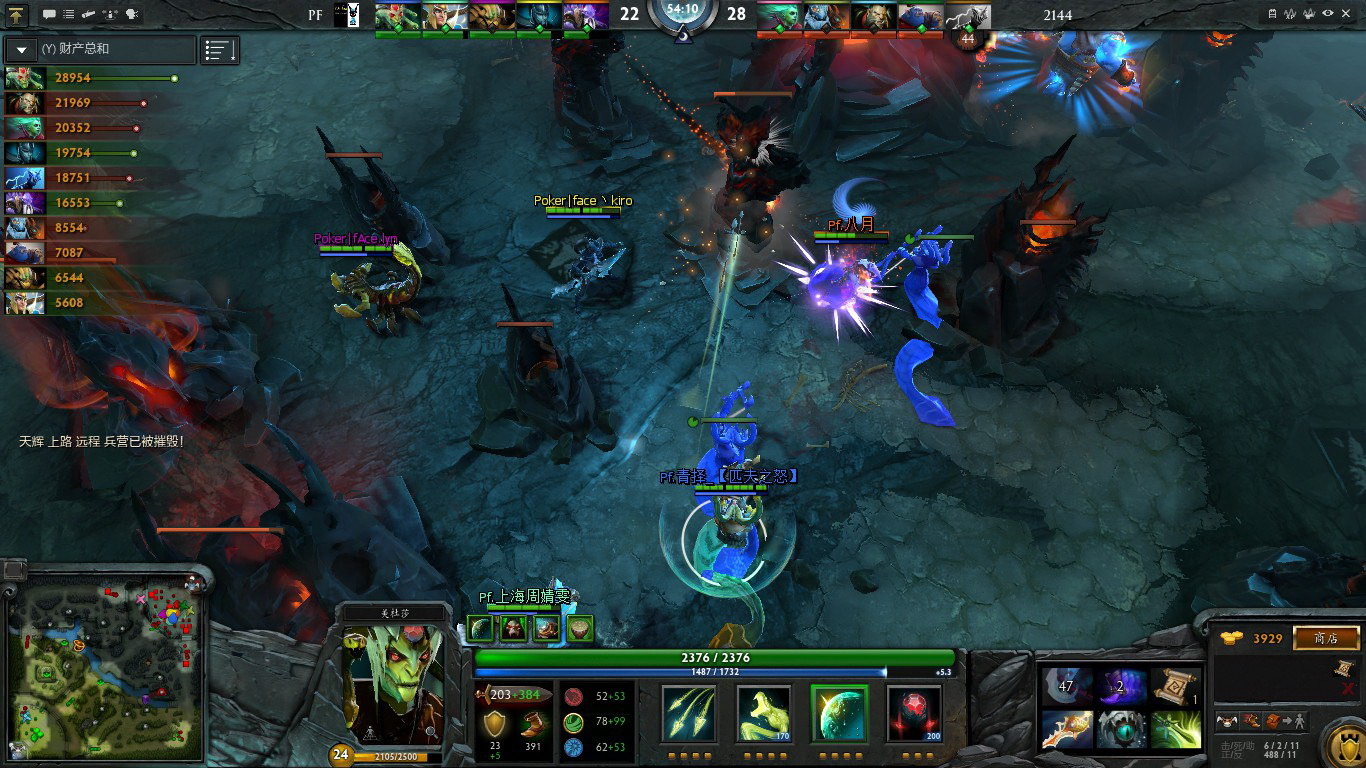The image size is (1366, 768).
Task: Open the 商店 shop button
Action: (x=1326, y=638)
